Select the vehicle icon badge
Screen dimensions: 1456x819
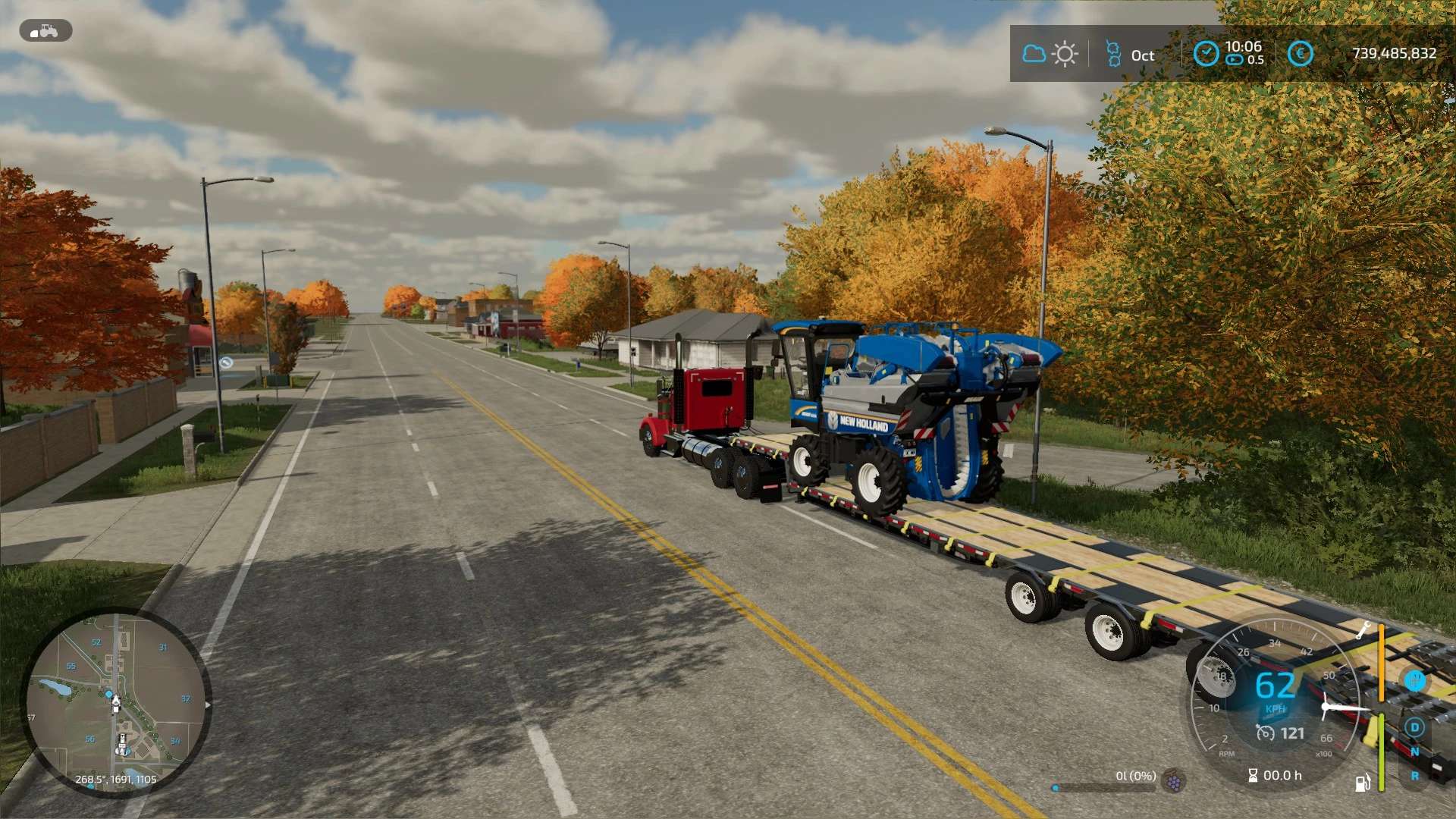(45, 31)
